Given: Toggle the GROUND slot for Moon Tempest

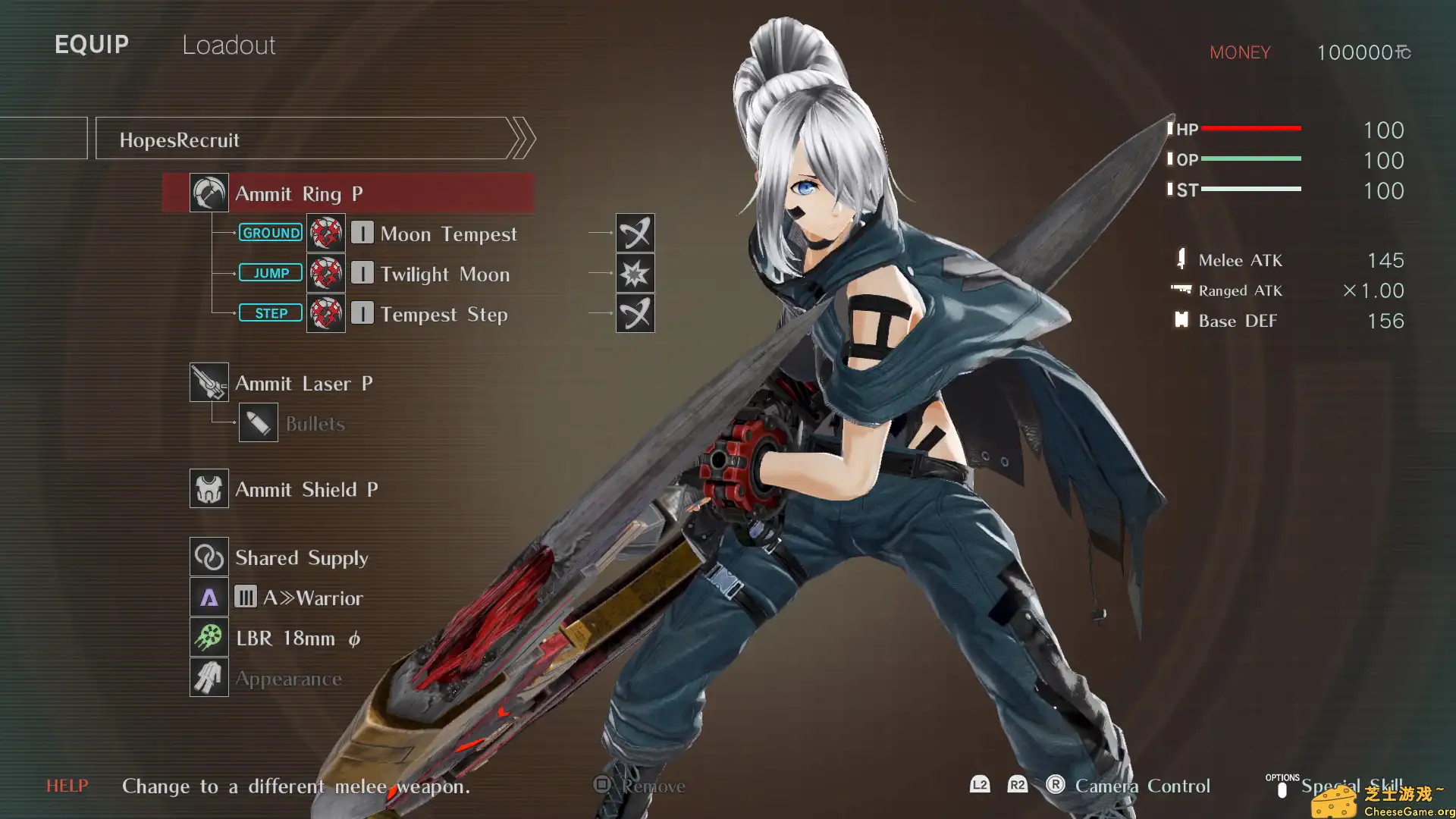Looking at the screenshot, I should click(x=270, y=232).
